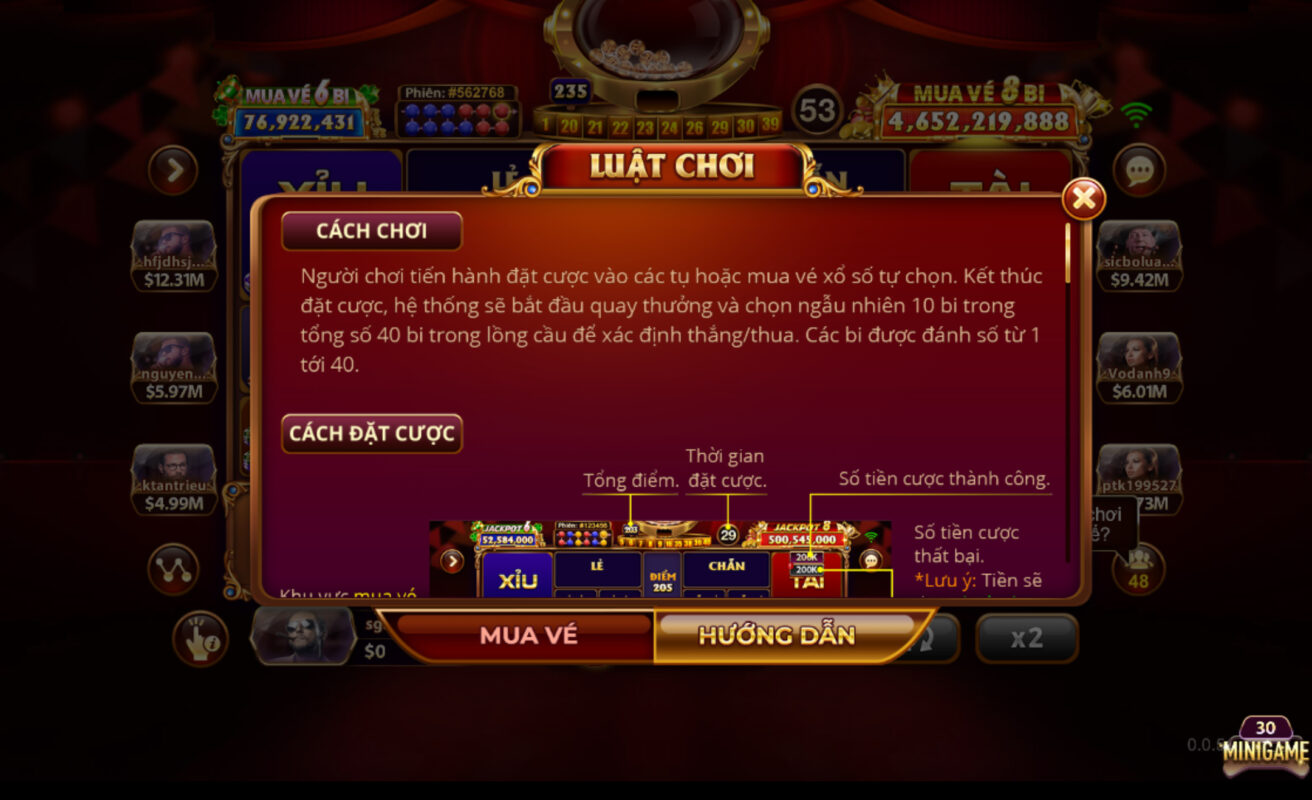Click the CÁCH ĐẶT CƯỢC button
1312x800 pixels.
371,433
